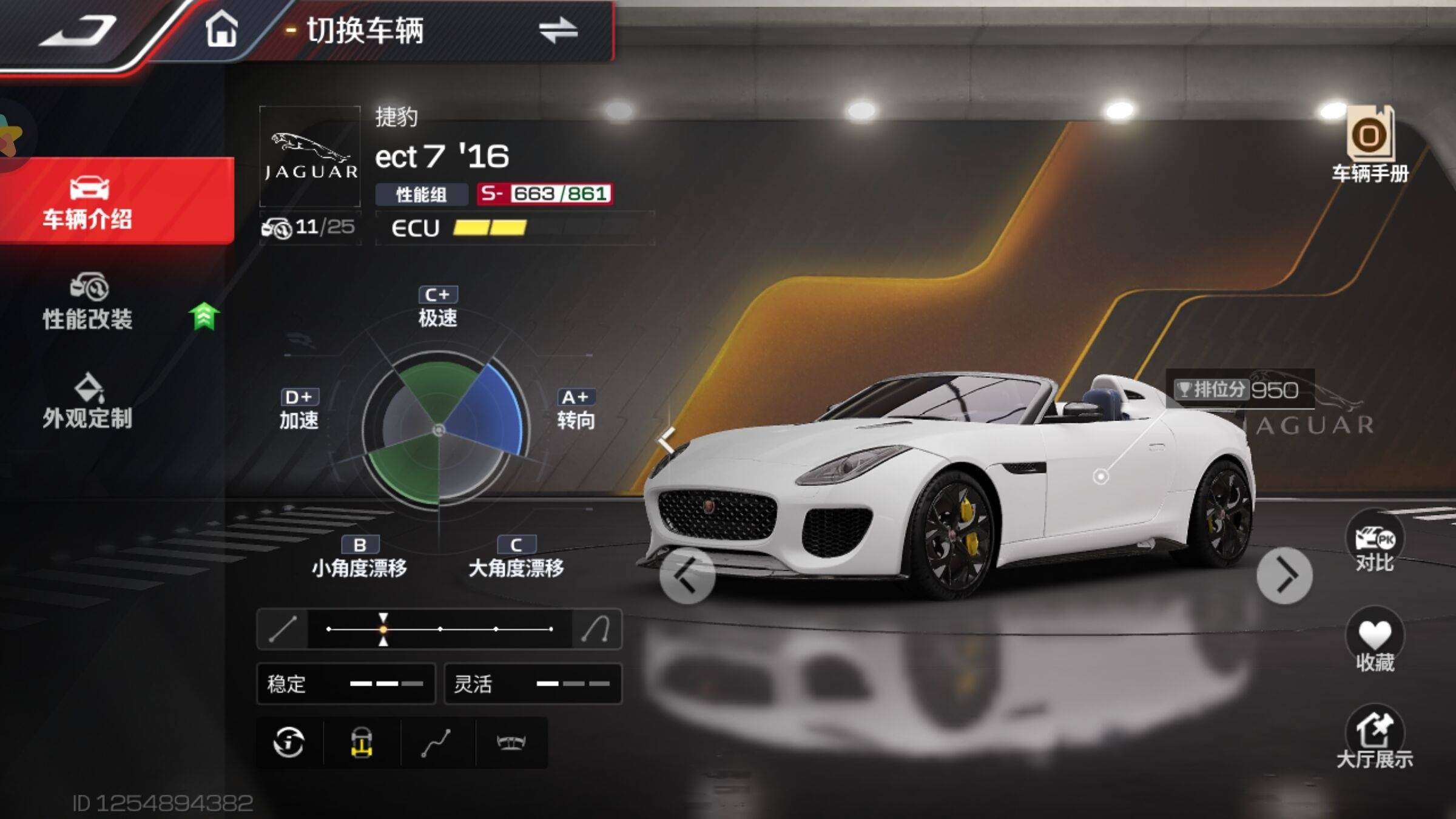This screenshot has height=819, width=1456.
Task: Click the circular info icon
Action: tap(289, 742)
